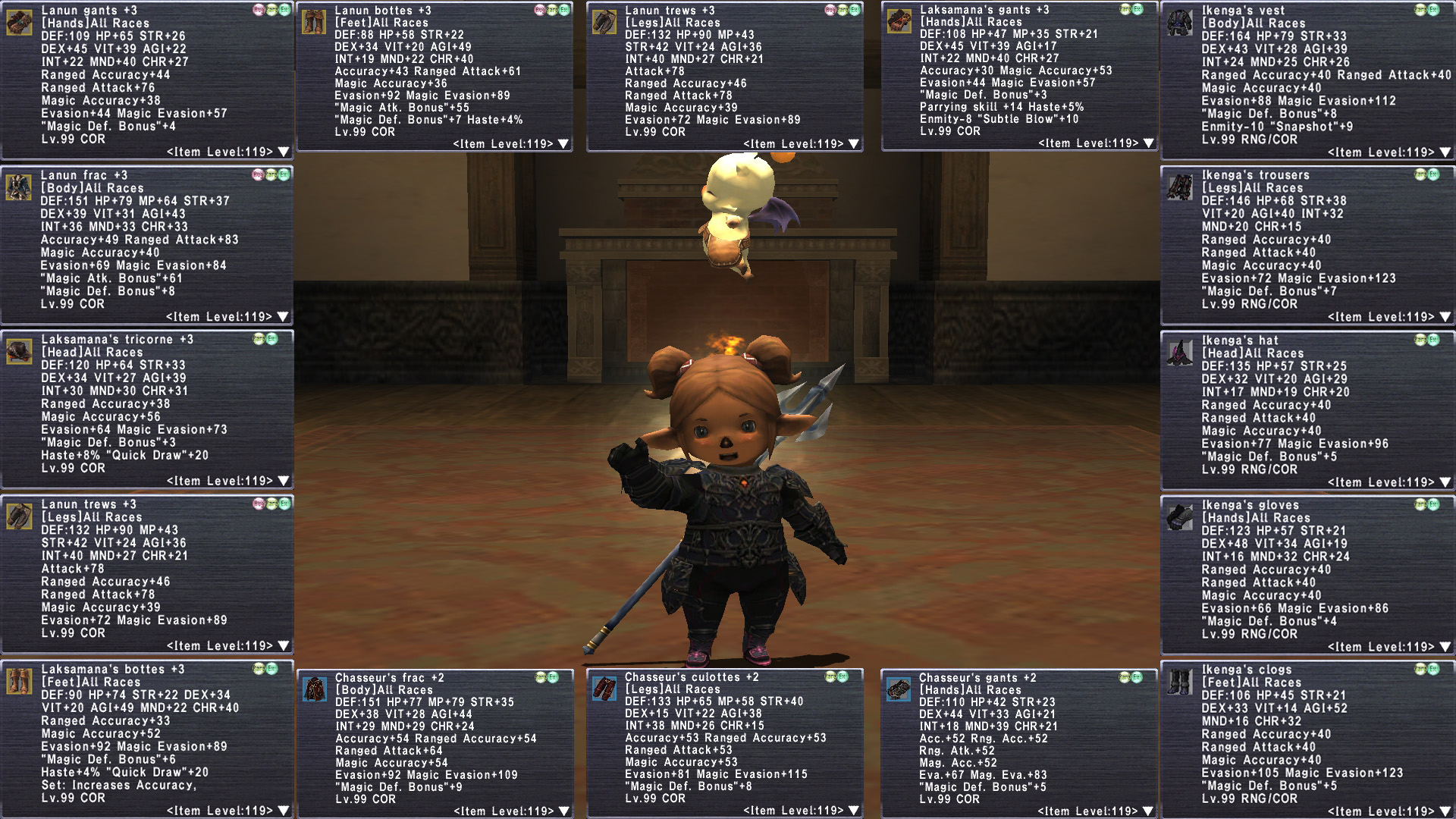This screenshot has height=819, width=1456.
Task: Expand Laksamana's tricorne +3 description arrow
Action: coord(283,481)
